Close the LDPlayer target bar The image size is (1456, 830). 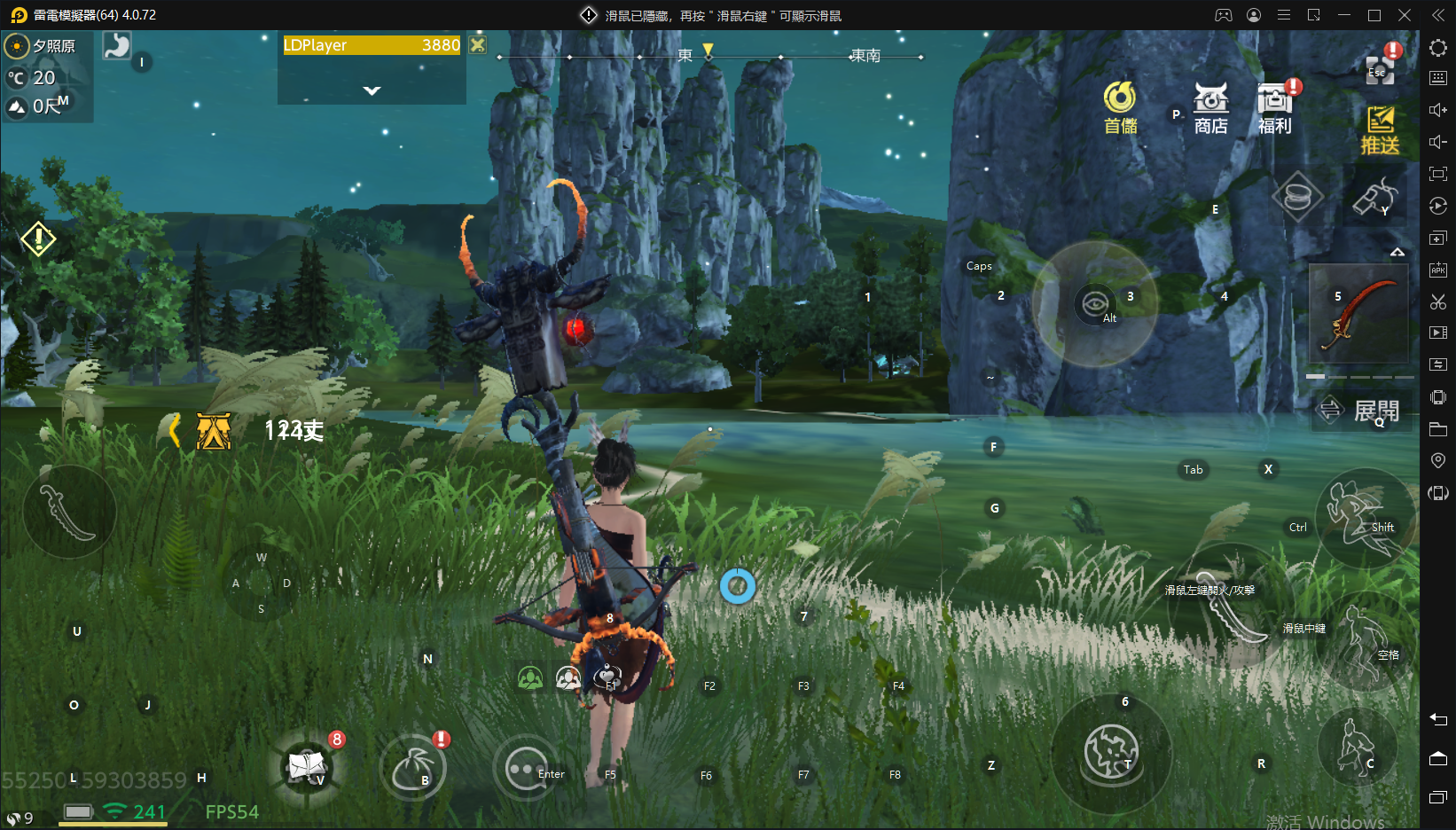(478, 45)
